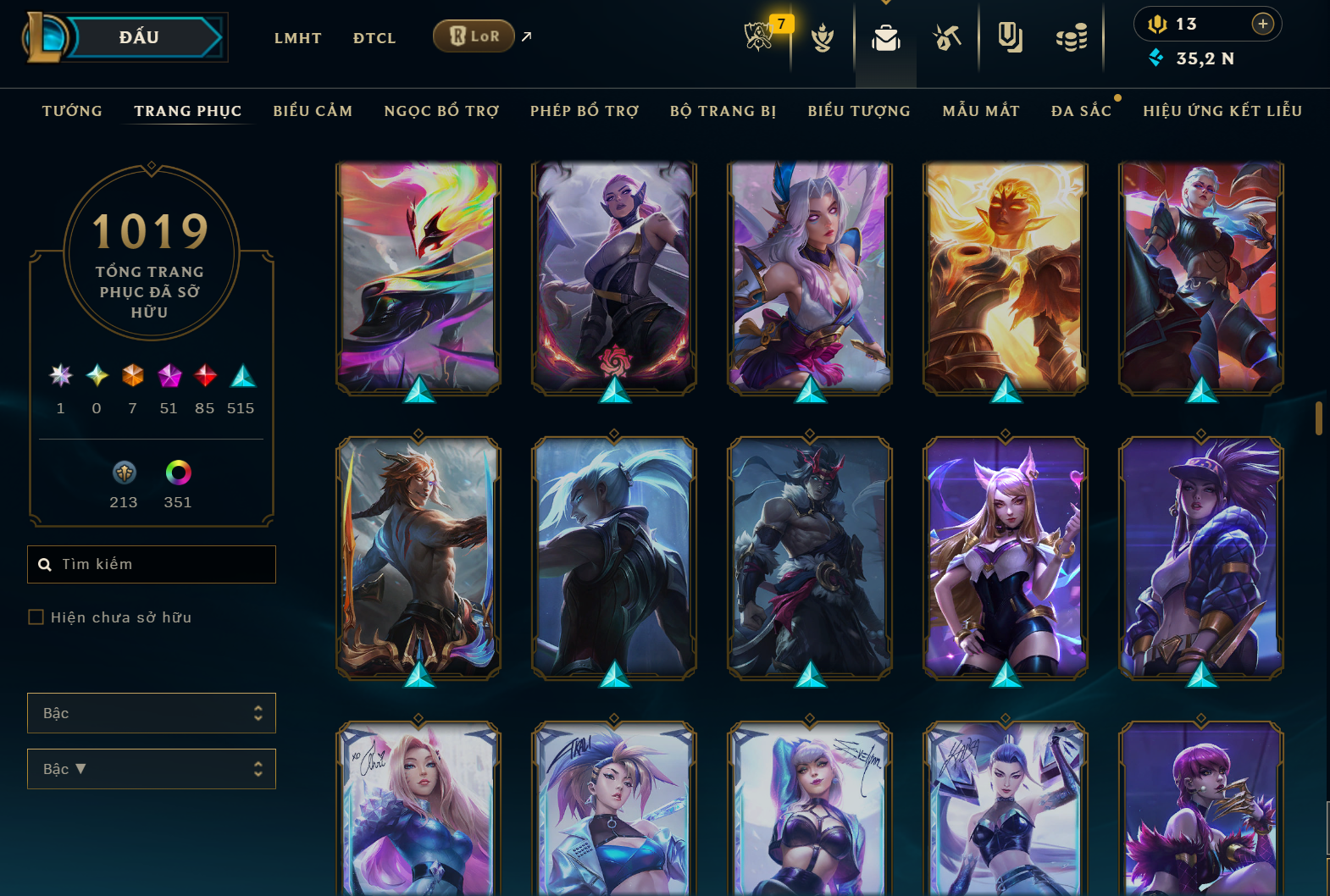Open the collection backpack icon
Viewport: 1330px width, 896px height.
pos(885,38)
